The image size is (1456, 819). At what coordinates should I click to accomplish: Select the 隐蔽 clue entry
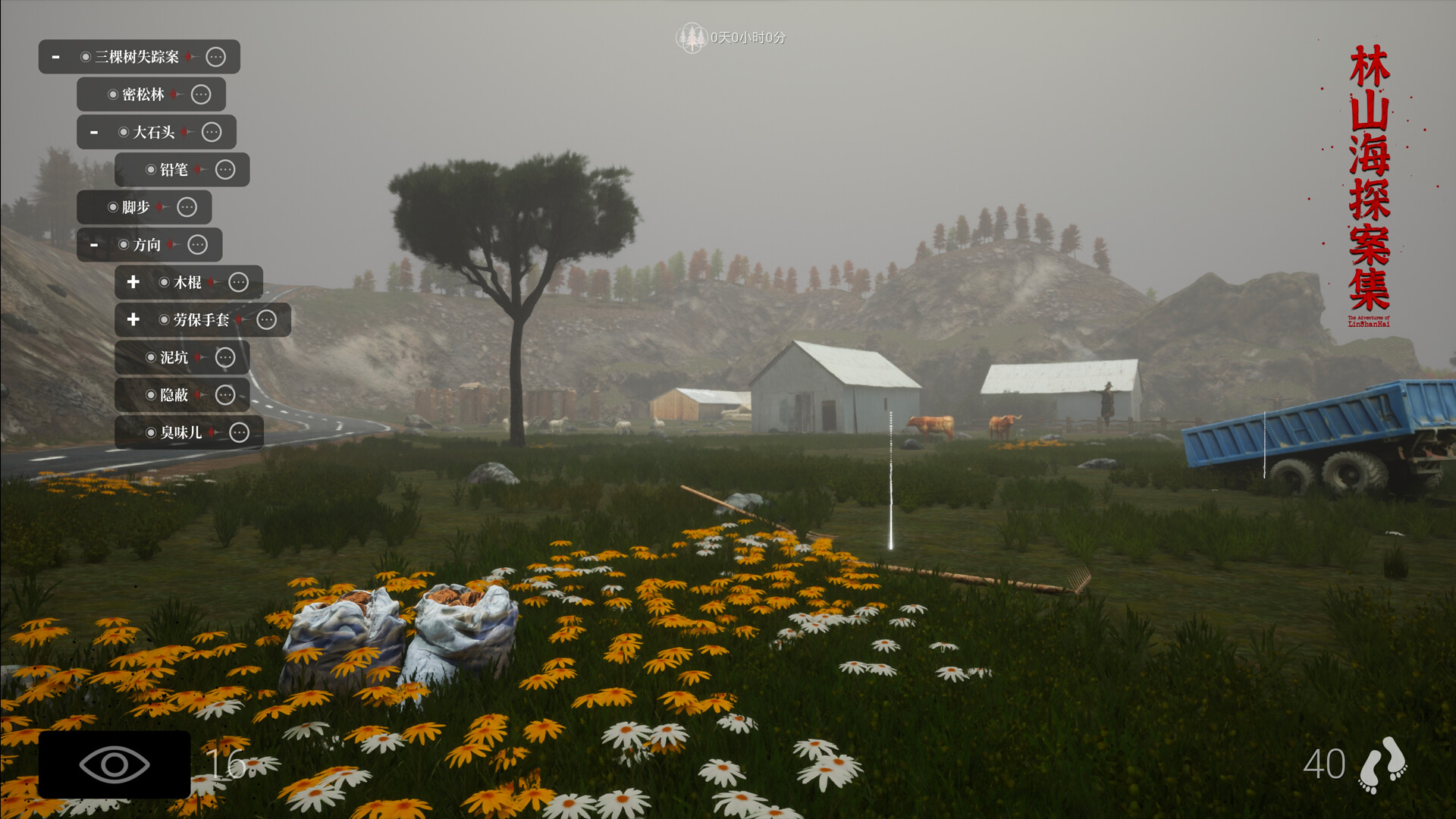tap(174, 395)
